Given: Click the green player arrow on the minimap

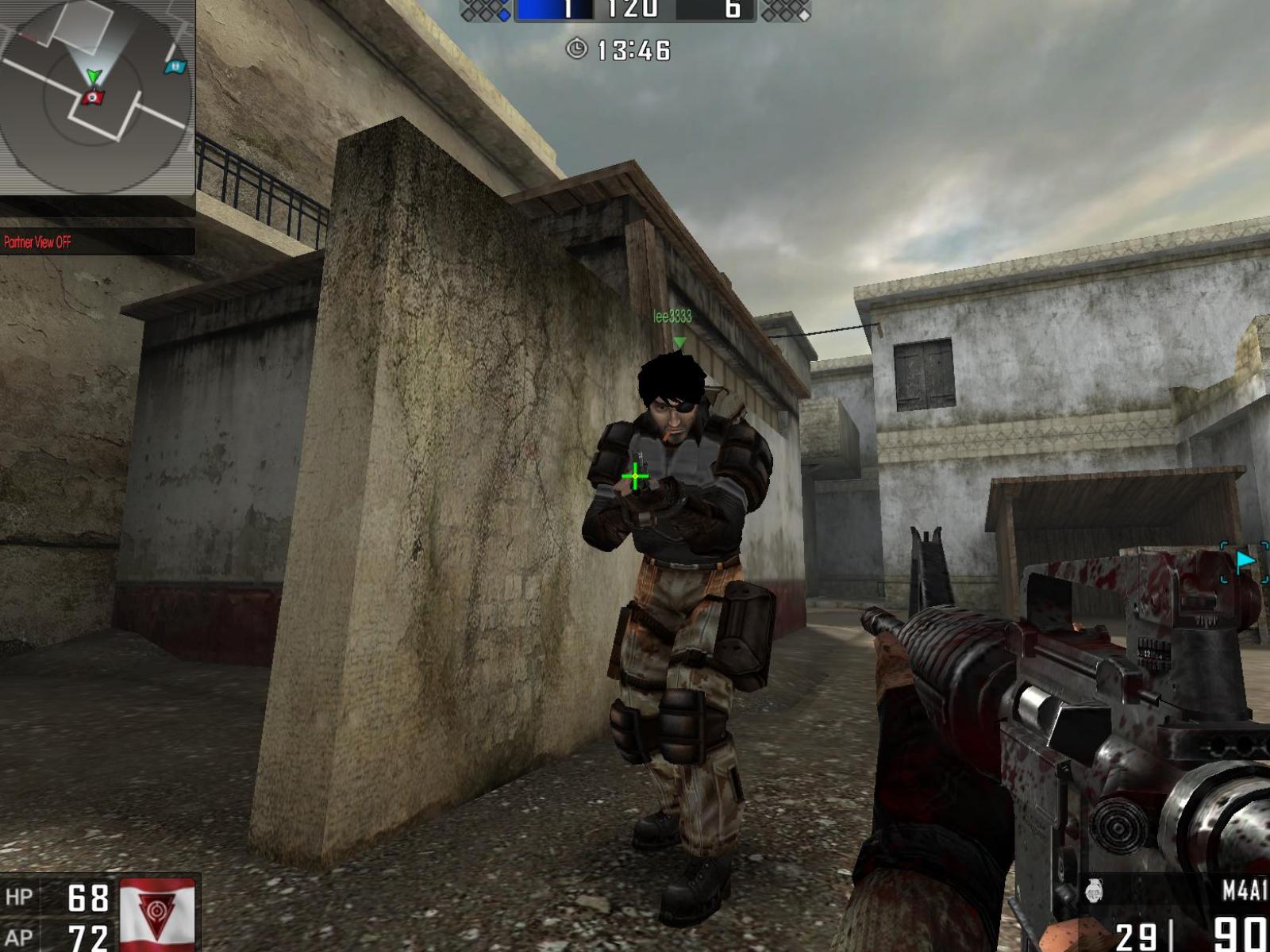Looking at the screenshot, I should pyautogui.click(x=94, y=76).
